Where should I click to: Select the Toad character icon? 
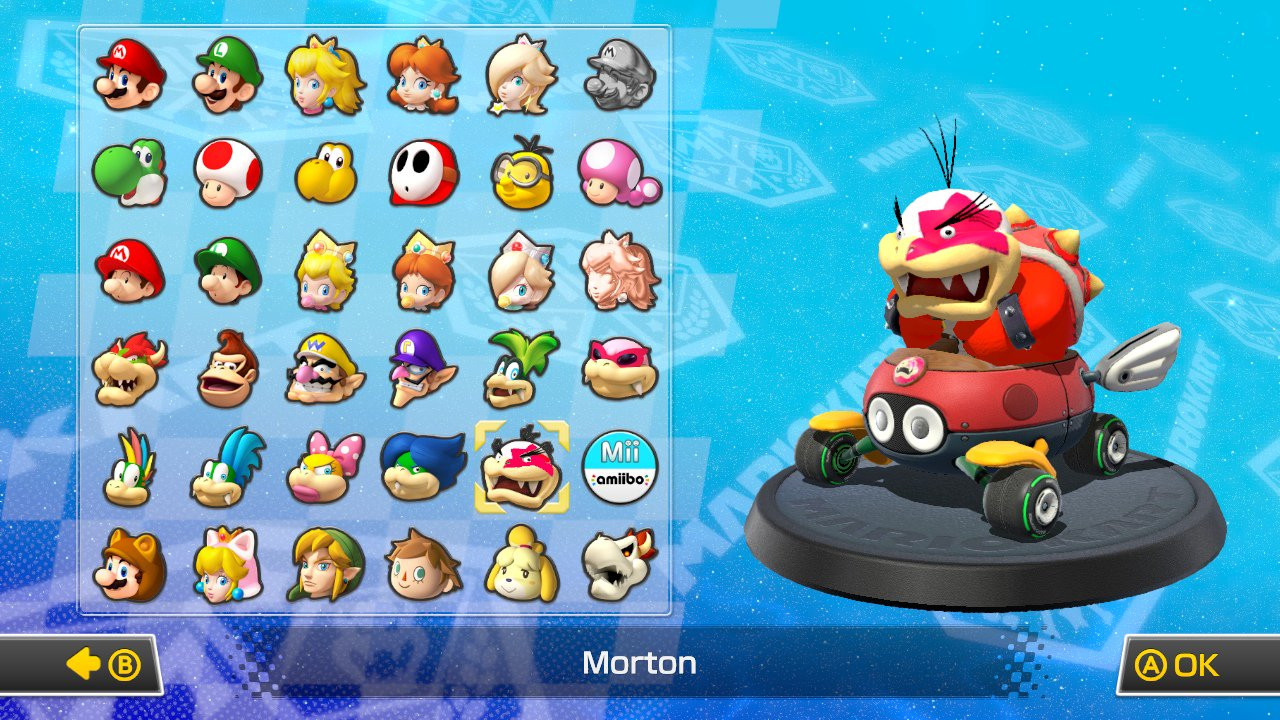226,172
